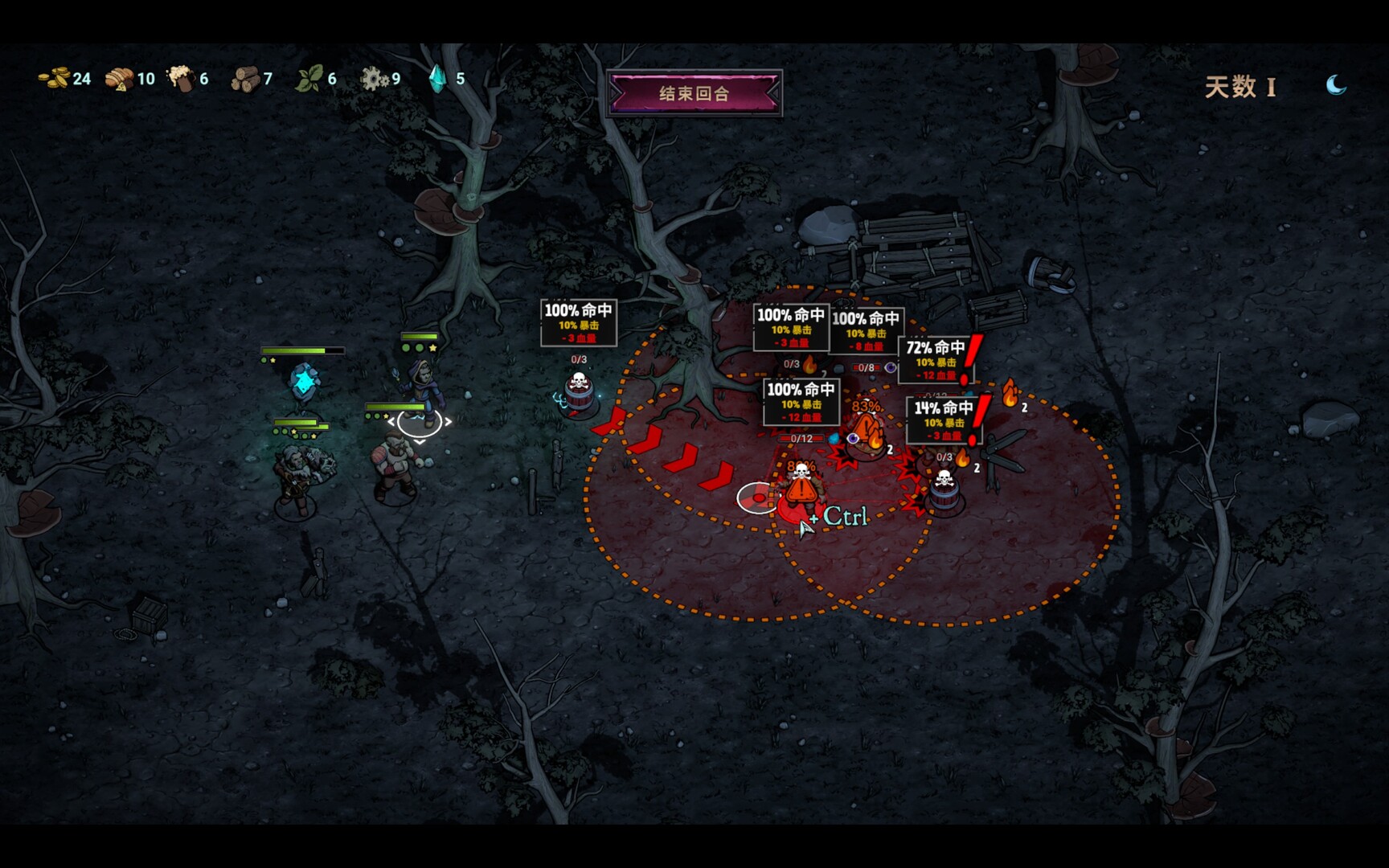Click the gold coins resource icon
Screen dimensions: 1389x868
pos(53,80)
